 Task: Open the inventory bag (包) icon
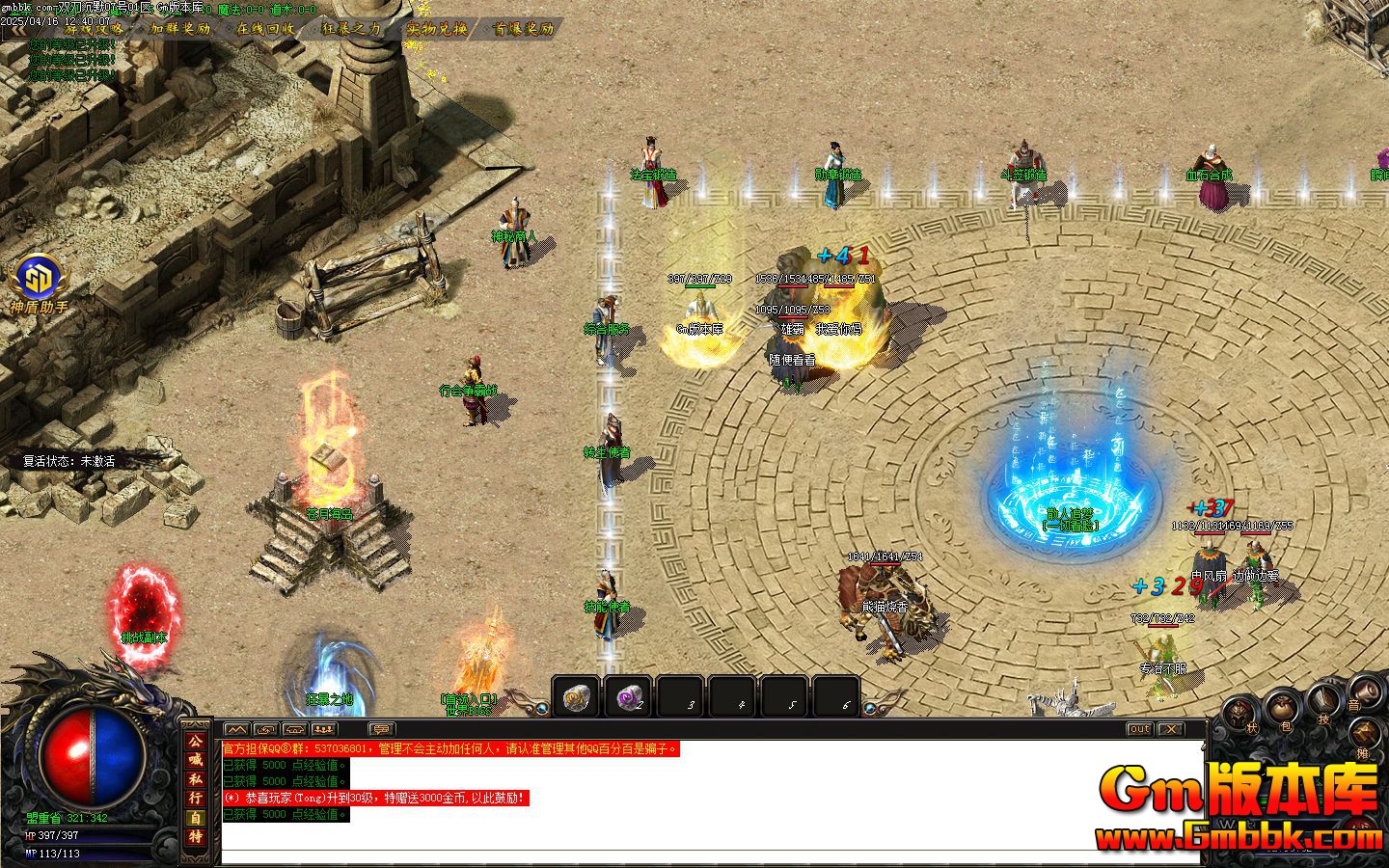[1281, 709]
